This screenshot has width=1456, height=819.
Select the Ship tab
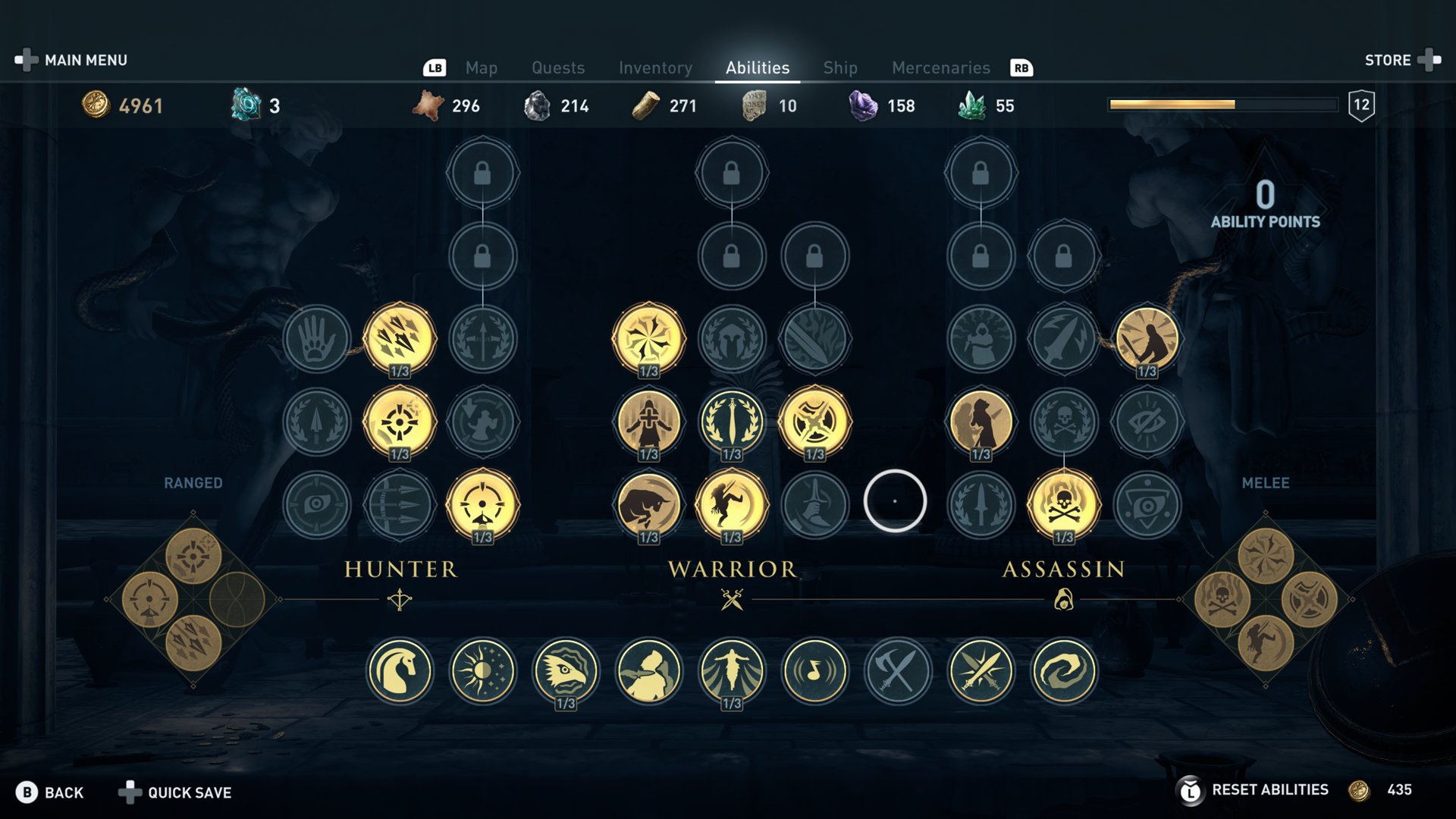click(840, 68)
